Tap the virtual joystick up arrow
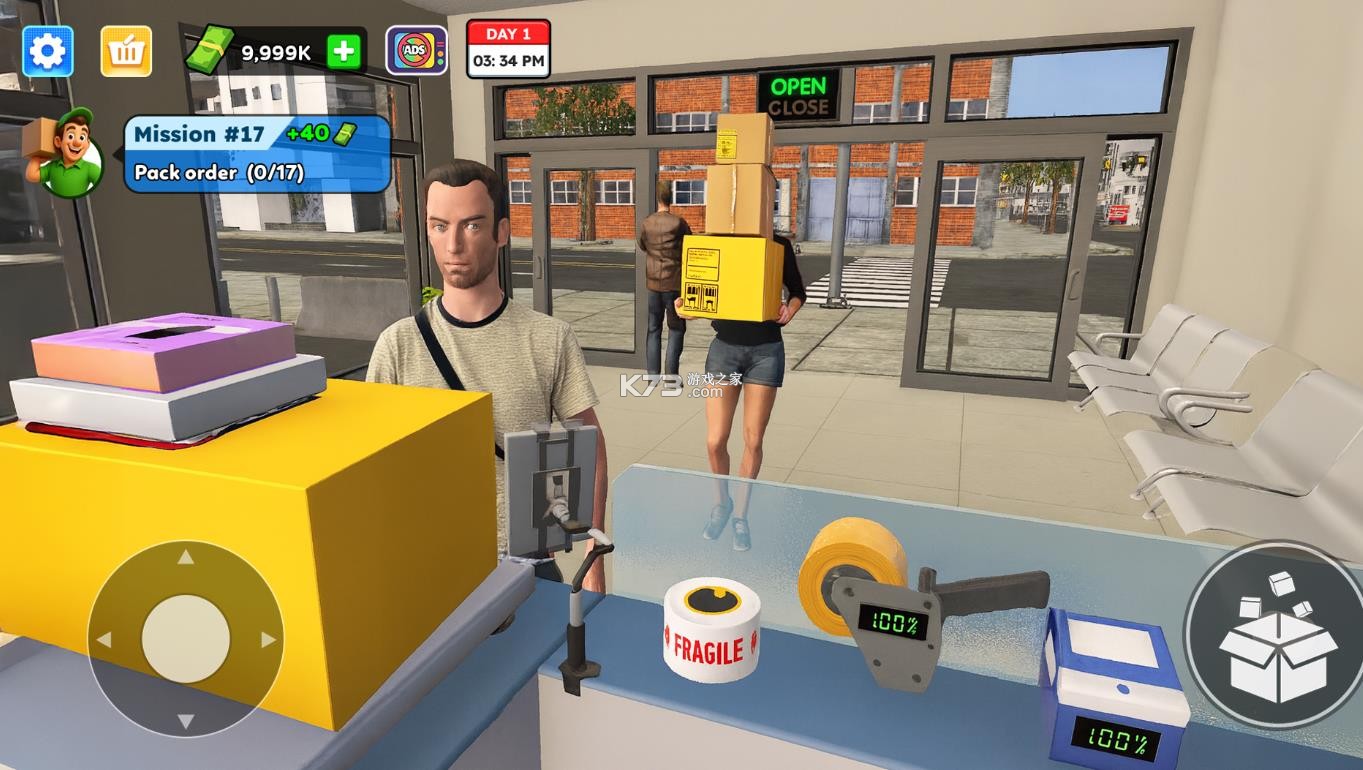Viewport: 1363px width, 770px height. (x=186, y=557)
